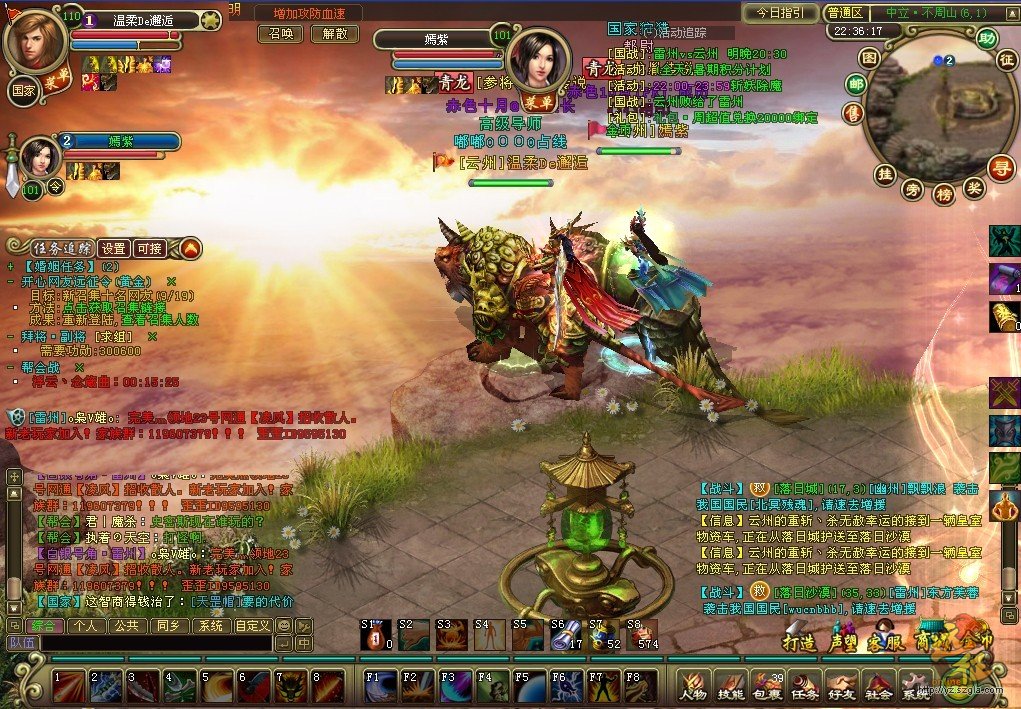Open quest tracker 设置 settings
This screenshot has width=1021, height=709.
[112, 248]
